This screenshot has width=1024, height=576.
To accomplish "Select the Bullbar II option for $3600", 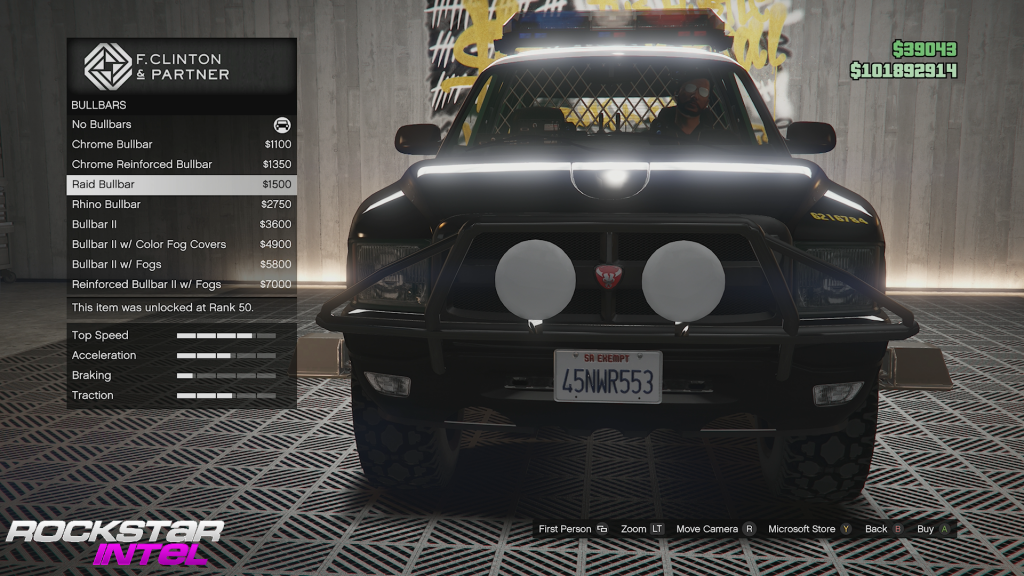I will coord(181,225).
